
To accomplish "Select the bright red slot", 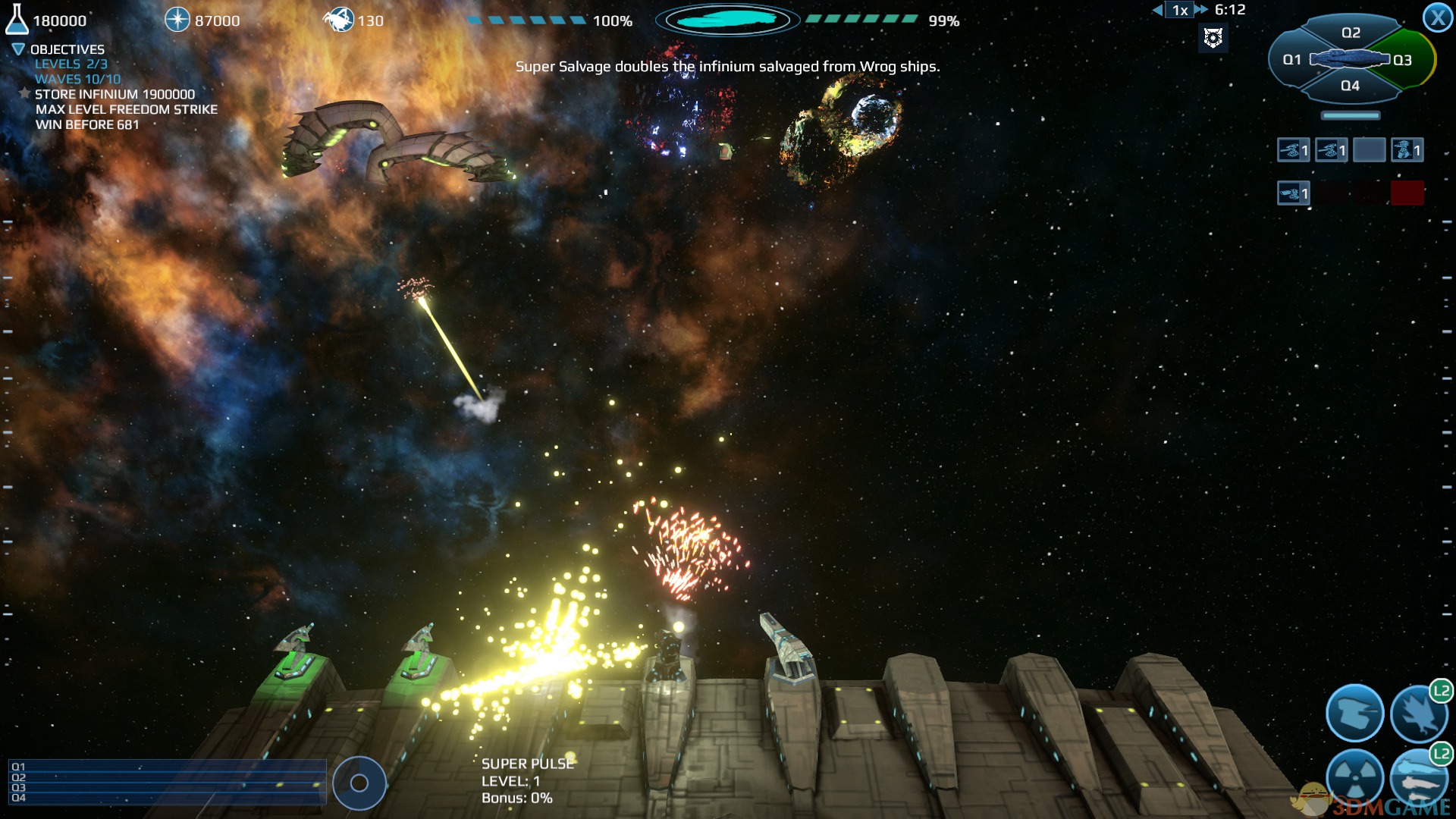I will tap(1407, 193).
